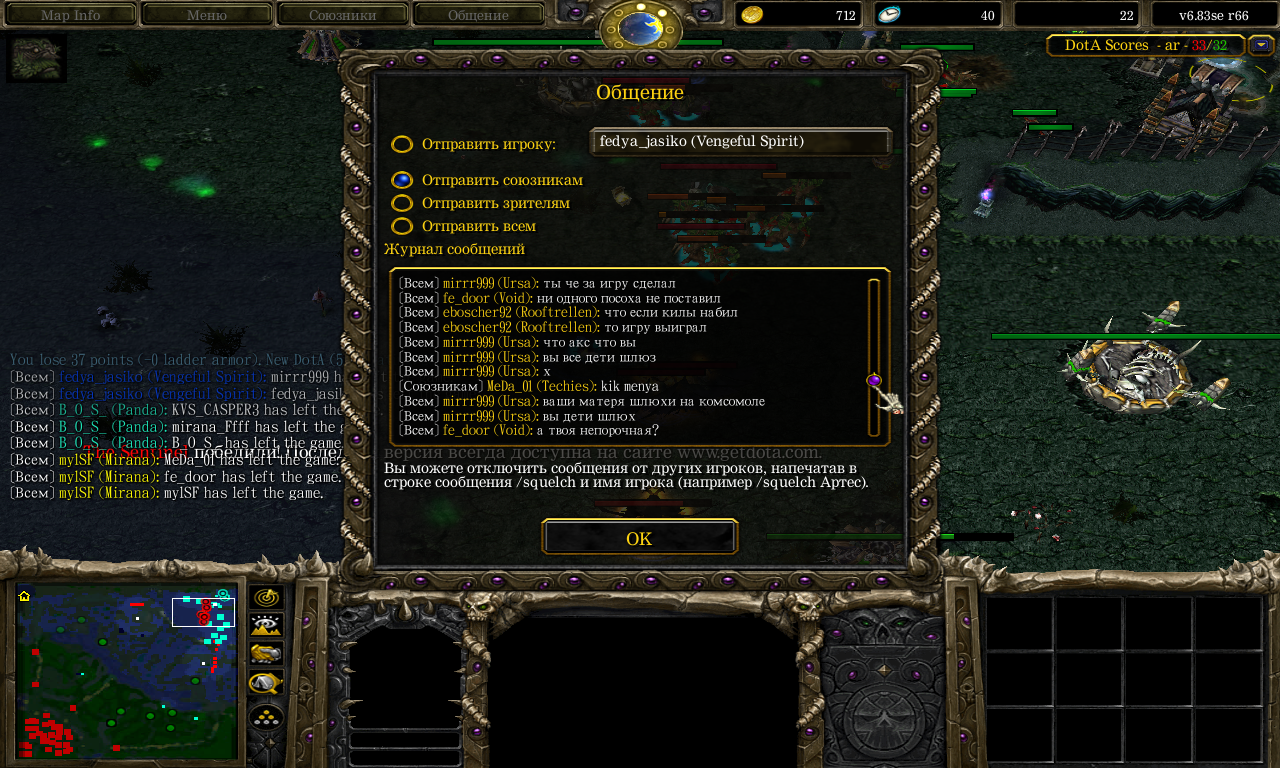Open the Меню top bar button
The height and width of the screenshot is (768, 1280).
tap(206, 15)
